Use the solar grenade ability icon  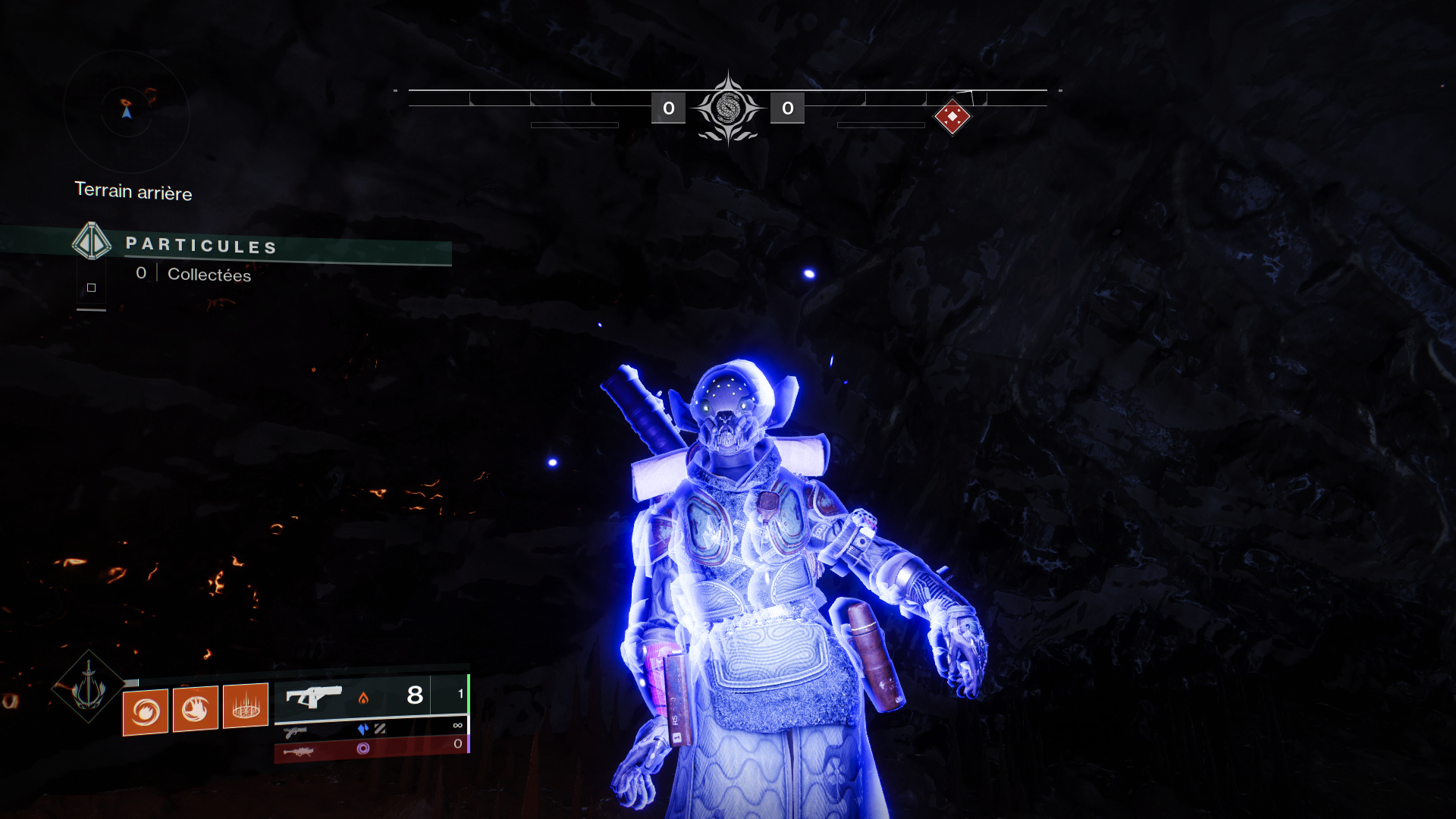pos(146,712)
